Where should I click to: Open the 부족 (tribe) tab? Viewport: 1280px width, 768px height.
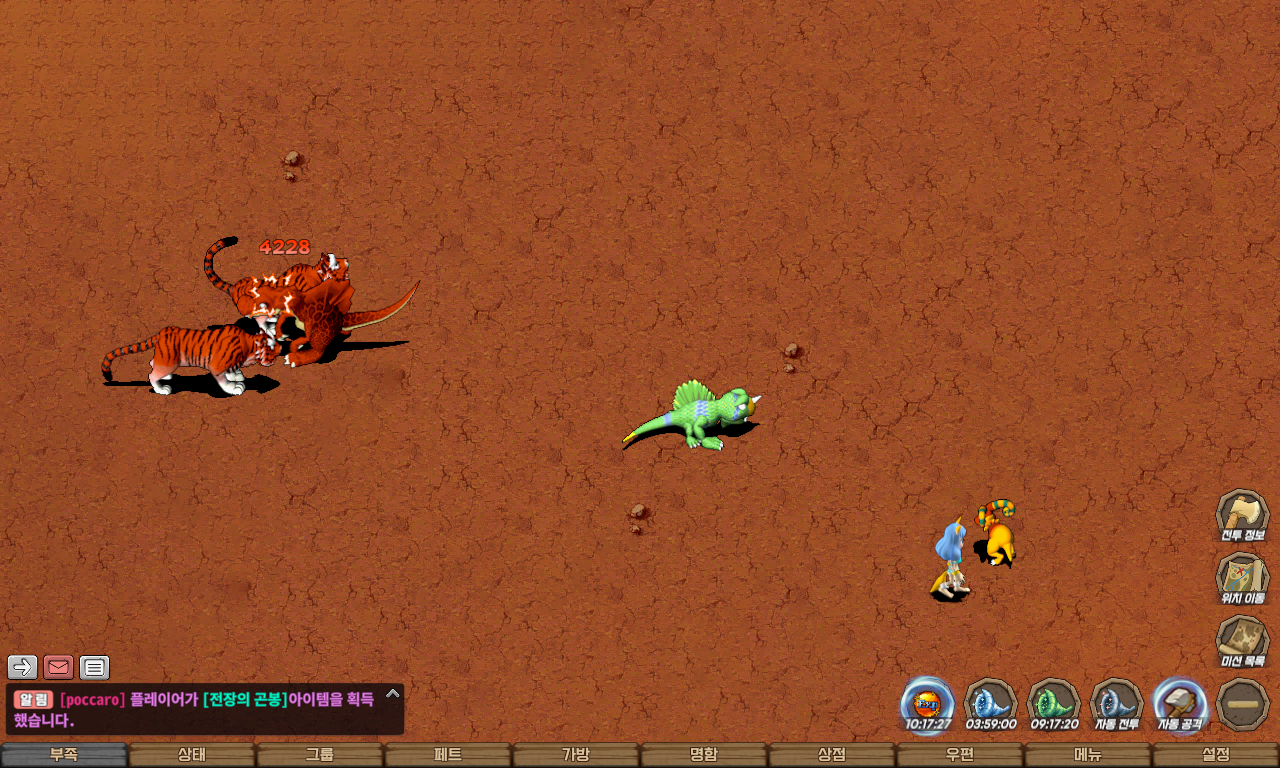click(64, 755)
